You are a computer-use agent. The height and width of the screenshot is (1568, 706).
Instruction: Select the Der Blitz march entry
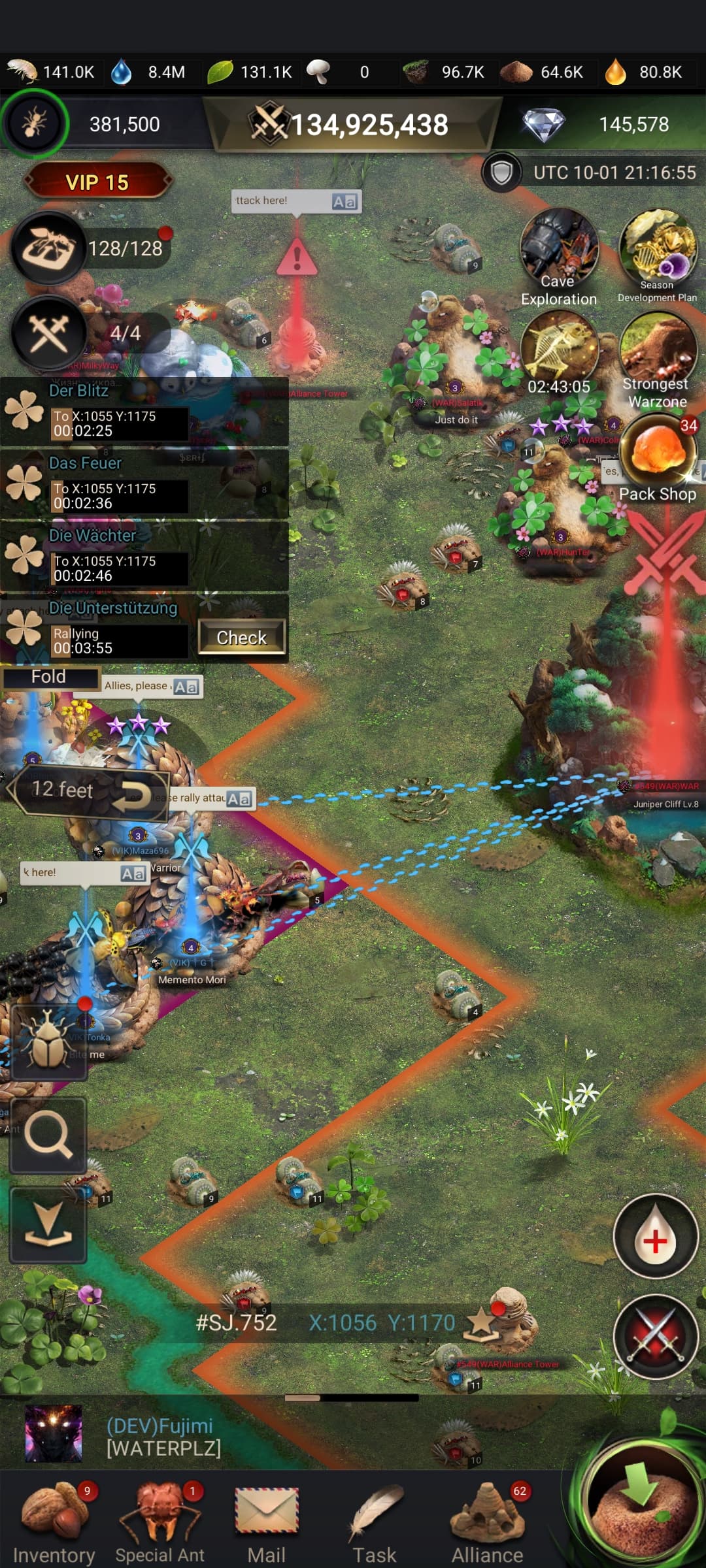(x=144, y=412)
